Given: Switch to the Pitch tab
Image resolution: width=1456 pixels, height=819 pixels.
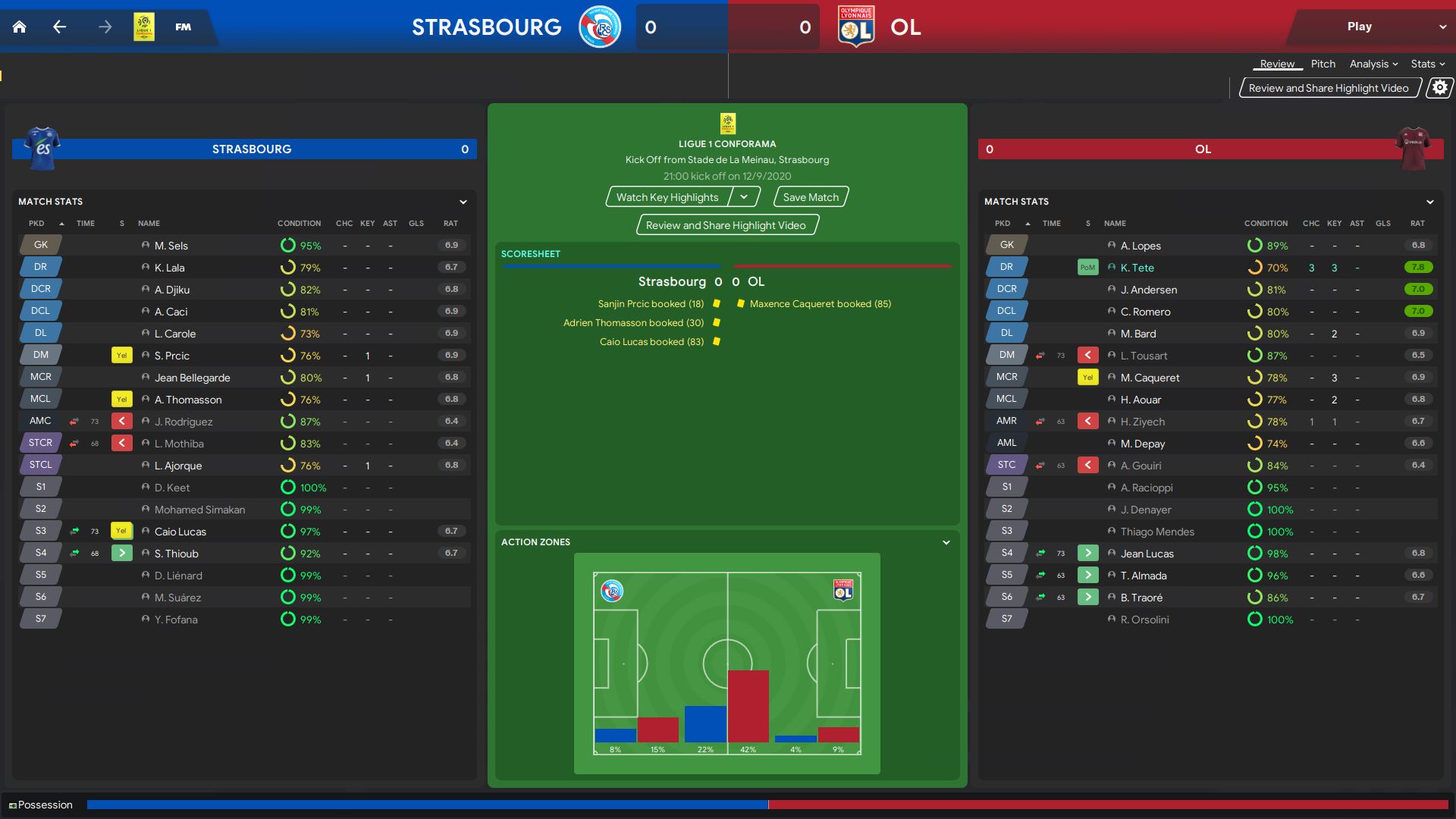Looking at the screenshot, I should [1323, 64].
